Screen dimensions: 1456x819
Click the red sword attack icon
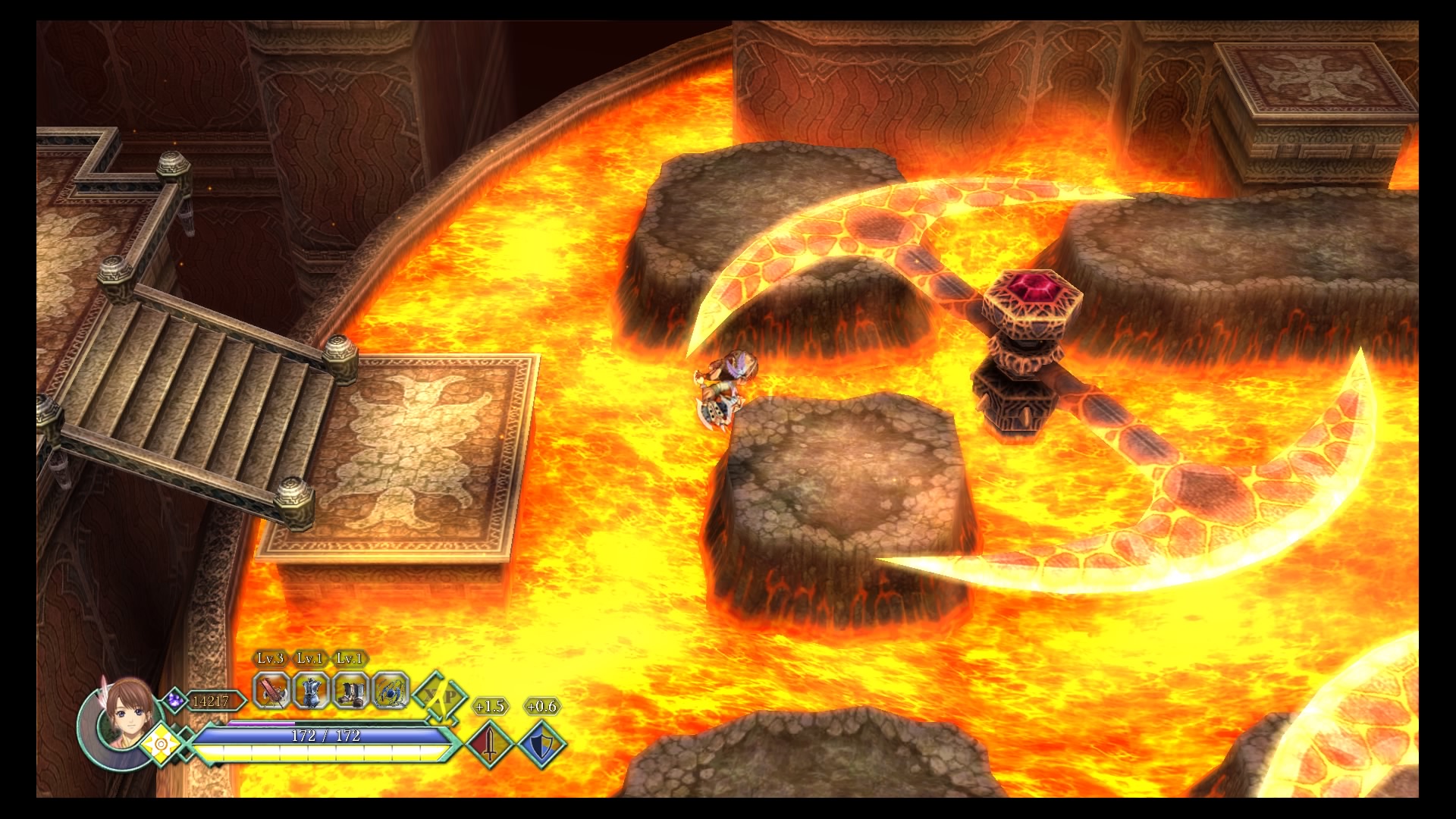pos(491,744)
